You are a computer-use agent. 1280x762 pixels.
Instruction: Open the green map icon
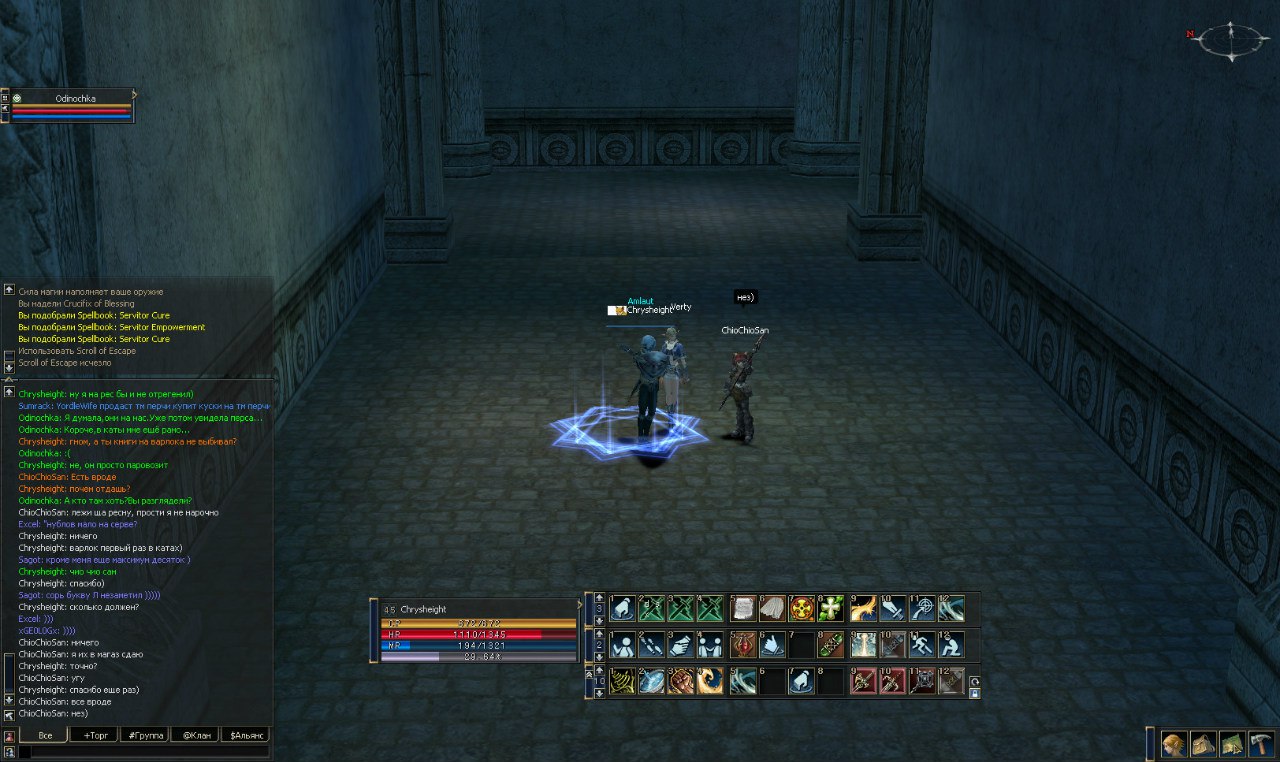point(1232,744)
